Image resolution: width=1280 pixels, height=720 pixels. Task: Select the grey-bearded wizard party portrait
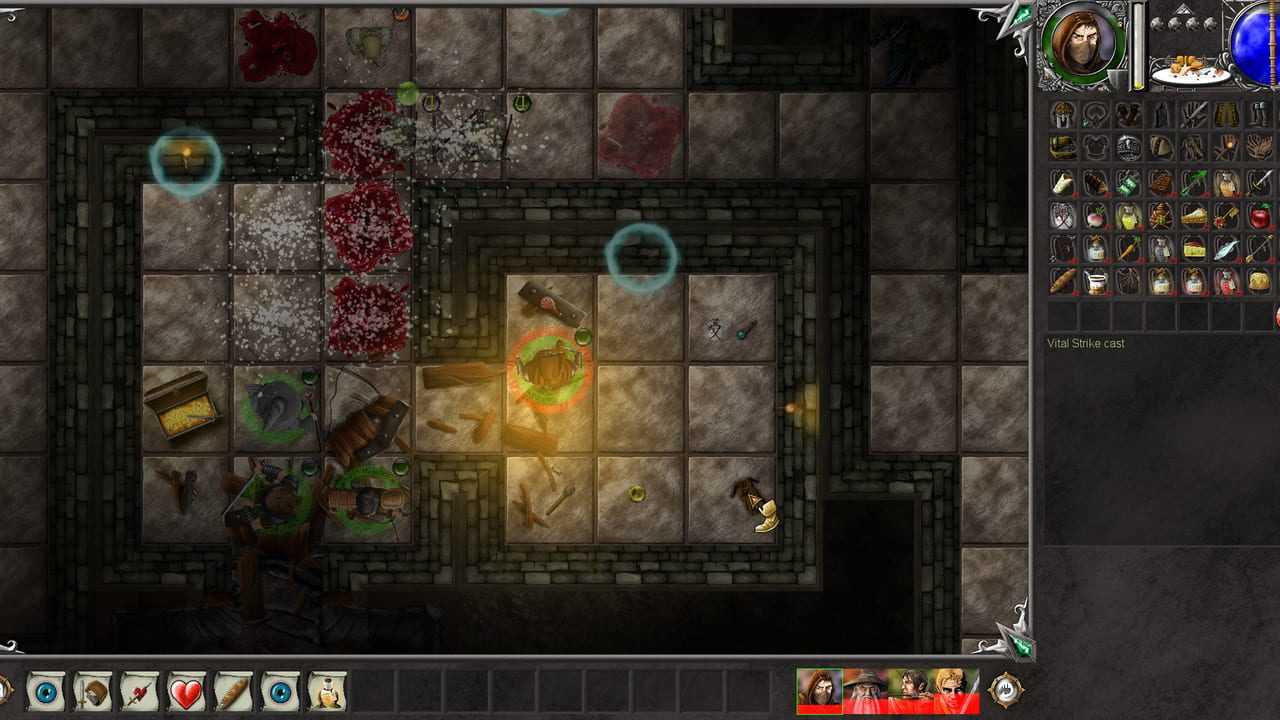[x=865, y=691]
